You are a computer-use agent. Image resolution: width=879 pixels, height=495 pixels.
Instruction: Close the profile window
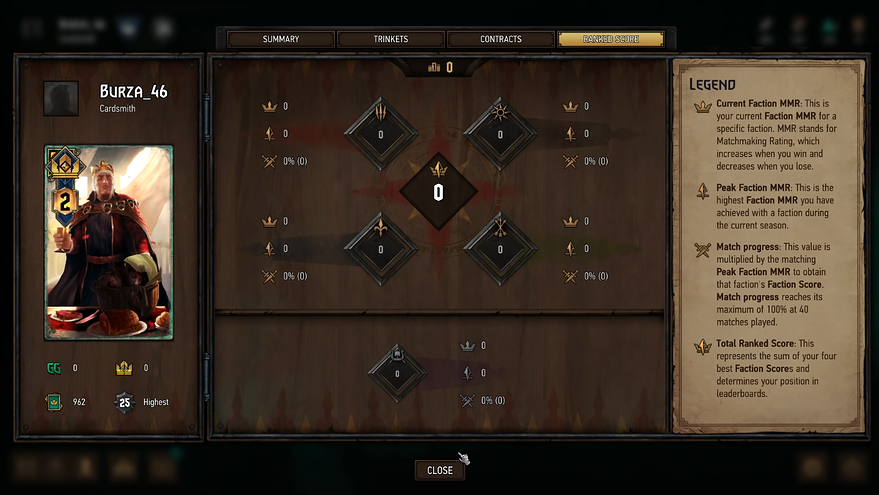tap(440, 470)
